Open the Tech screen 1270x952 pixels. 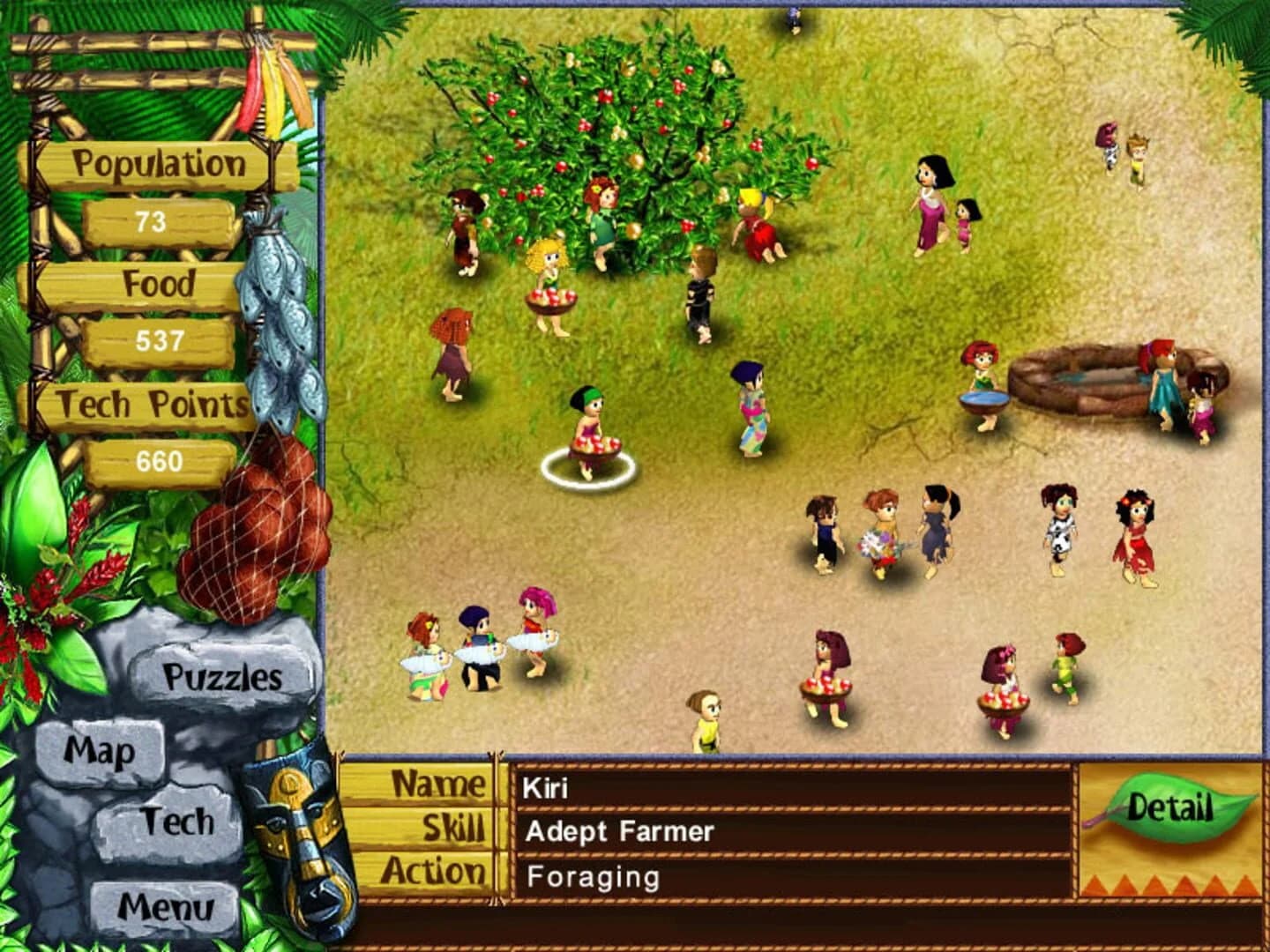[x=181, y=820]
